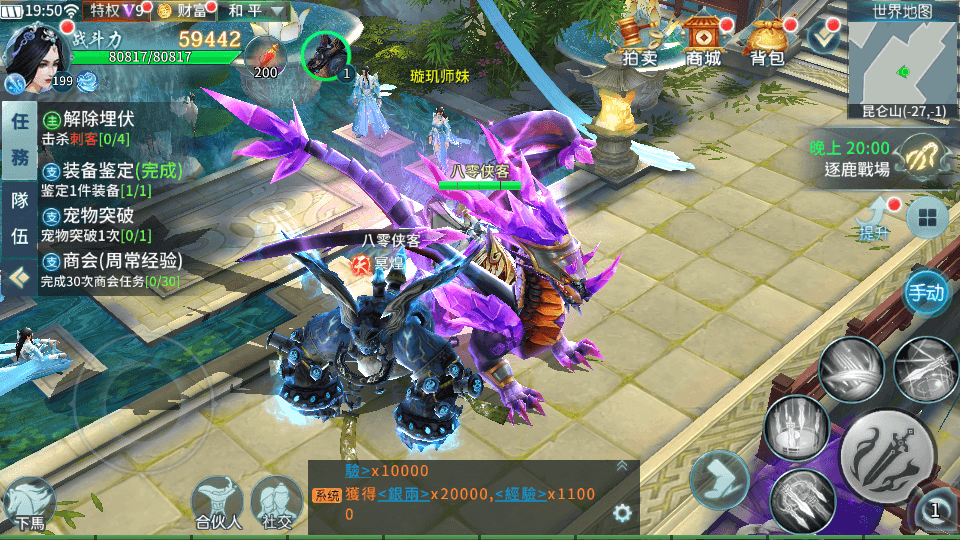Open the 合伙人 partner menu
This screenshot has width=960, height=540.
[218, 502]
